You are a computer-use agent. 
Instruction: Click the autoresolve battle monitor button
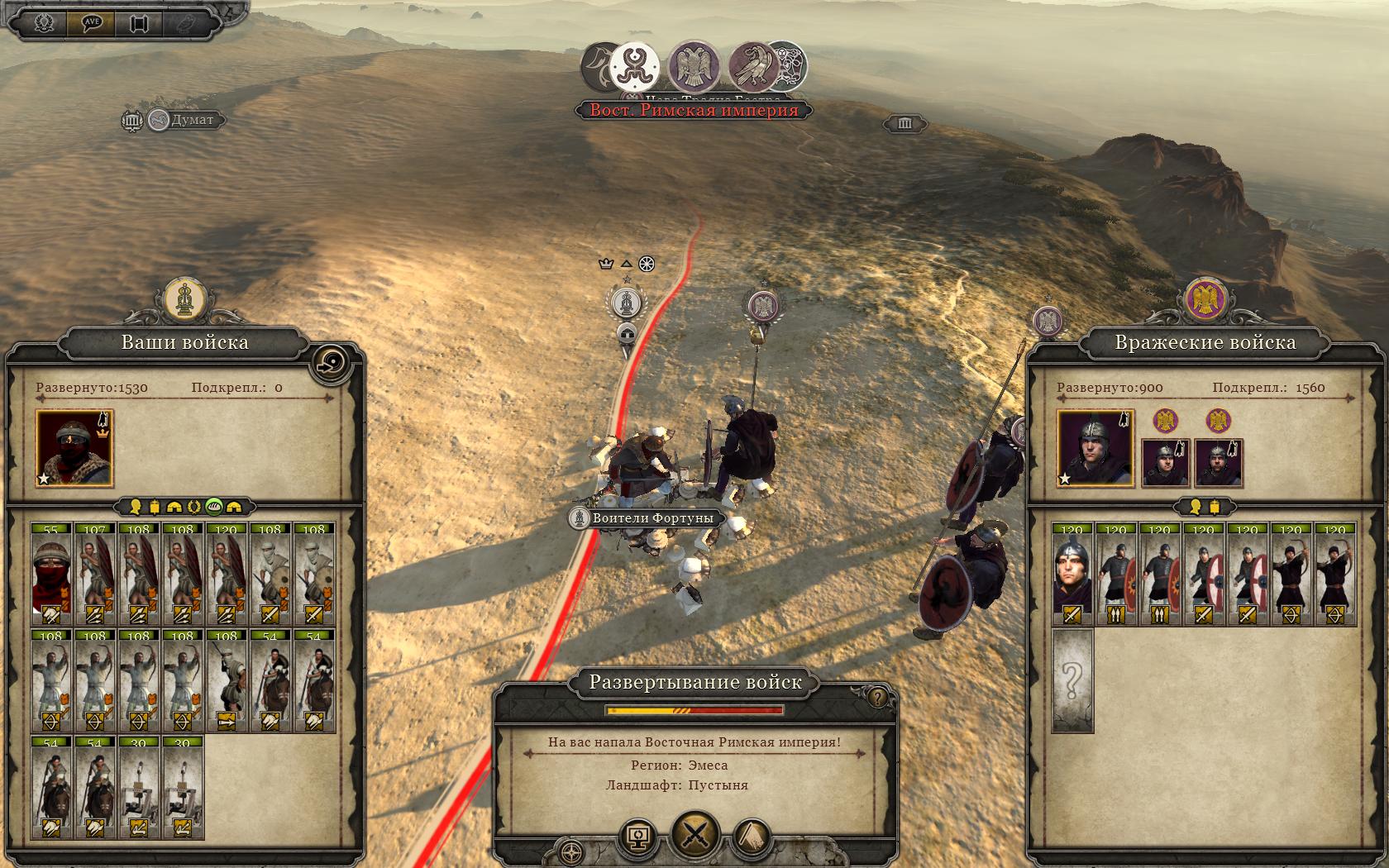638,837
